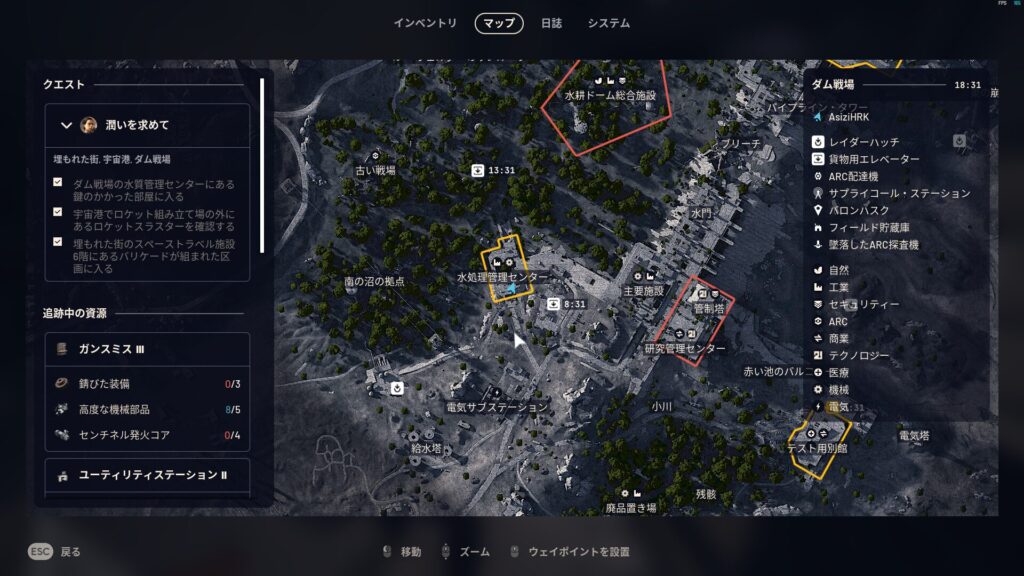Open the 日誌 tab

coord(551,23)
